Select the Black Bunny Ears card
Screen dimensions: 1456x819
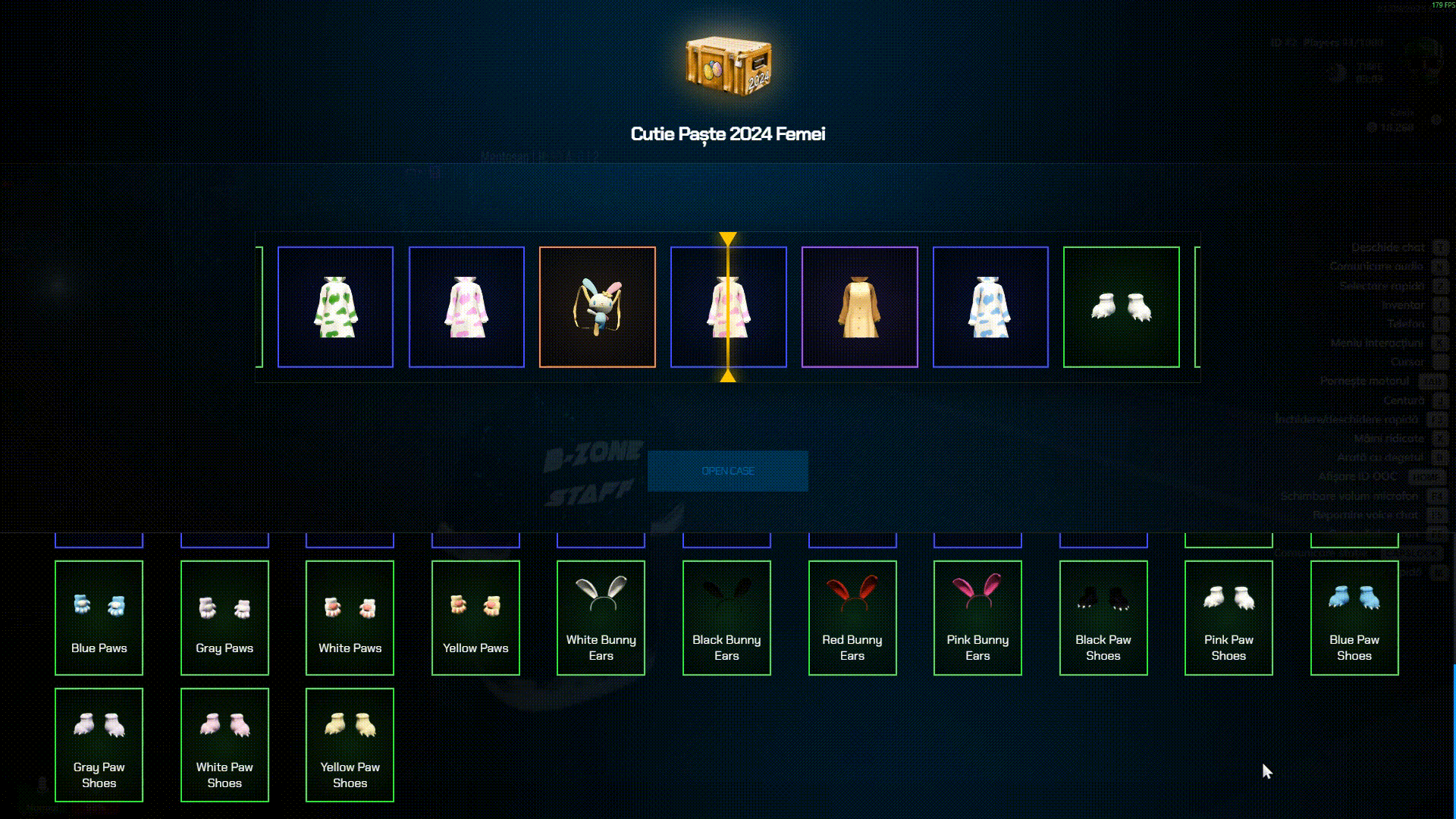[726, 617]
